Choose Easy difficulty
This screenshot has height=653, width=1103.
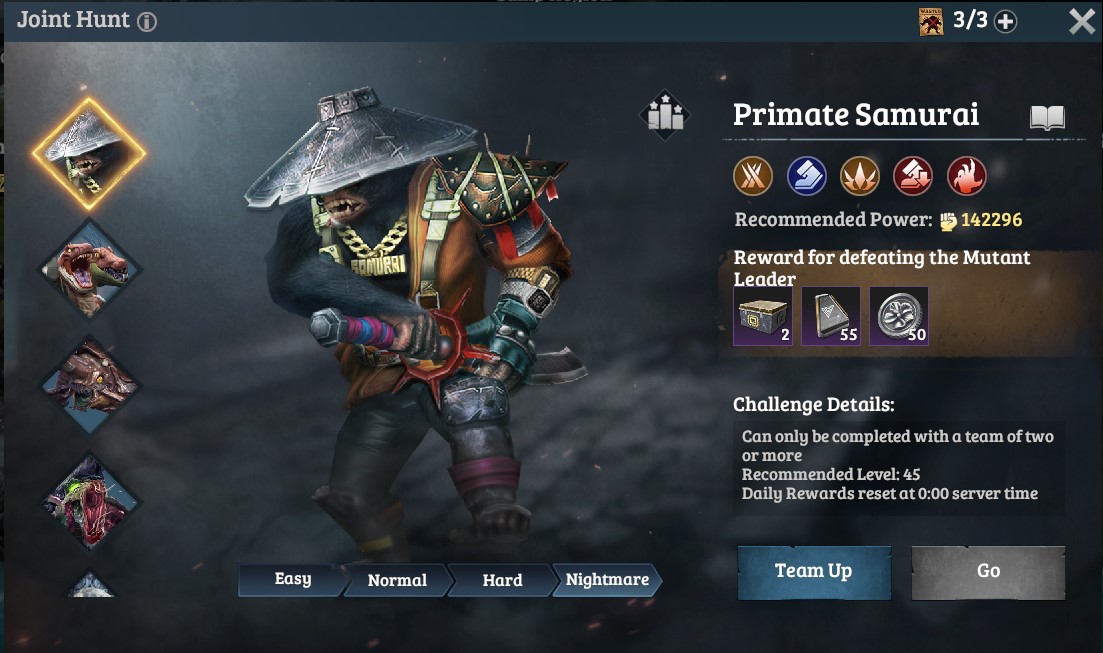tap(292, 579)
